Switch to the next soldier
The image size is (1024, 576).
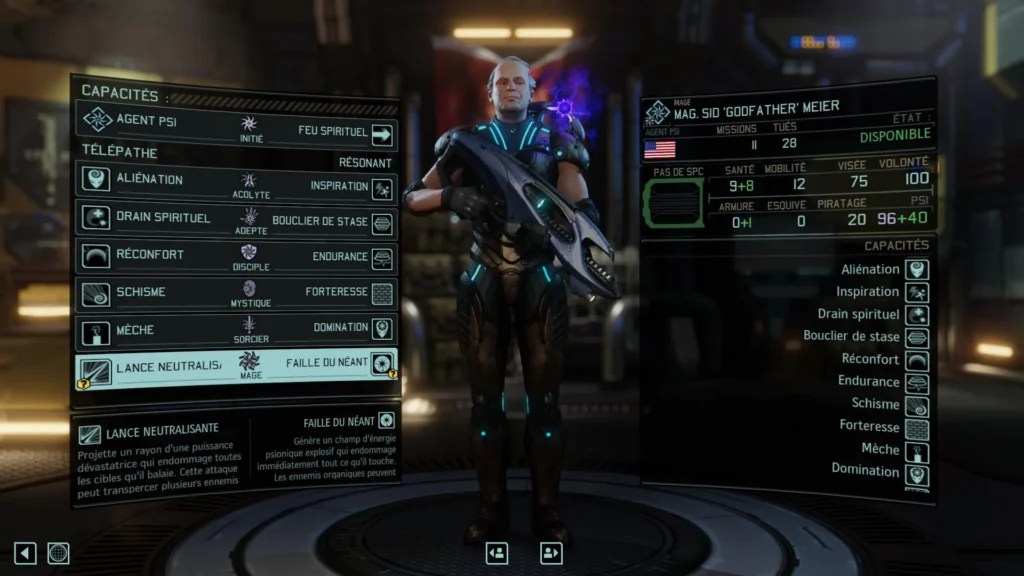550,552
